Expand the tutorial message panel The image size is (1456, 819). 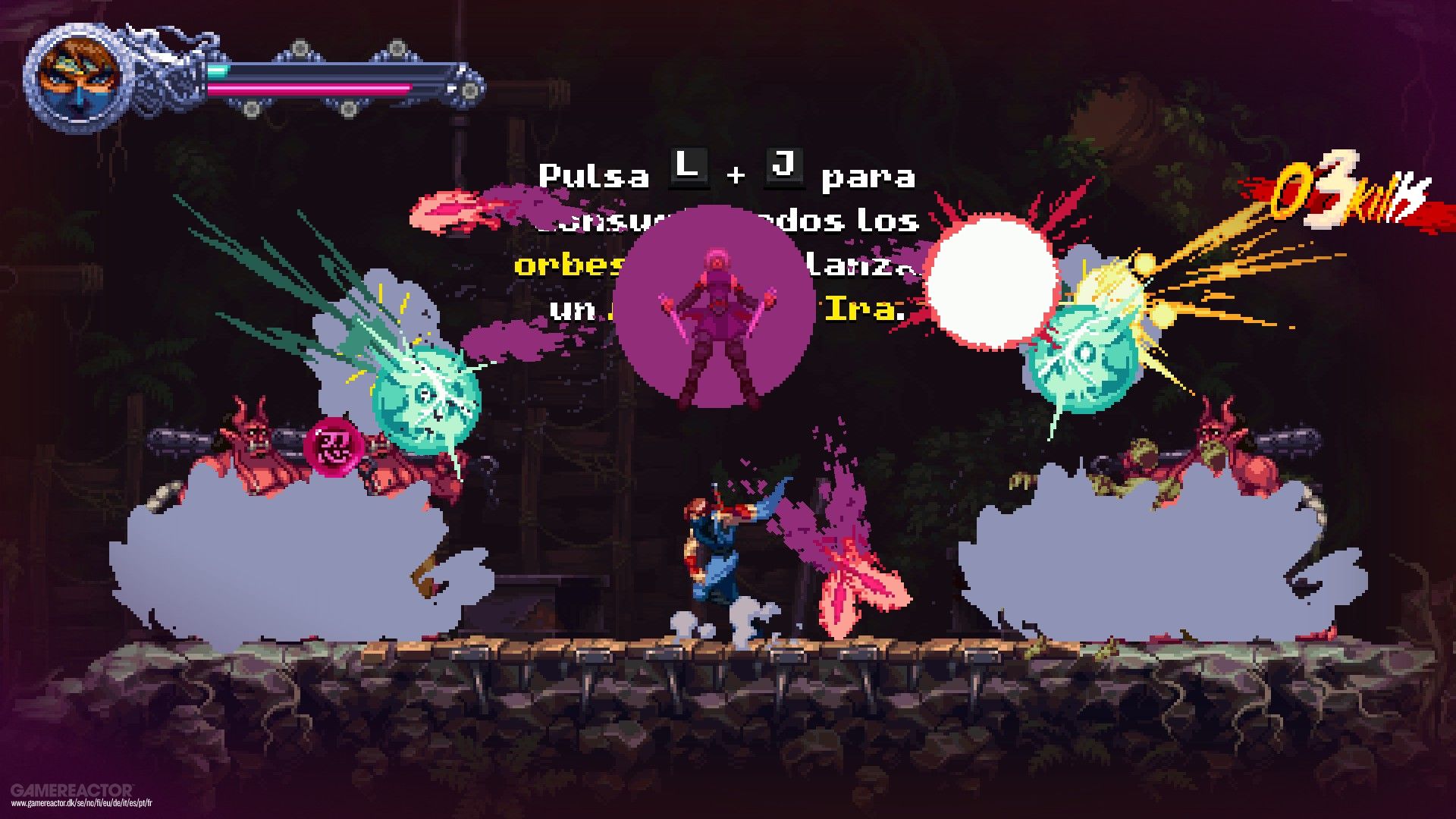724,235
